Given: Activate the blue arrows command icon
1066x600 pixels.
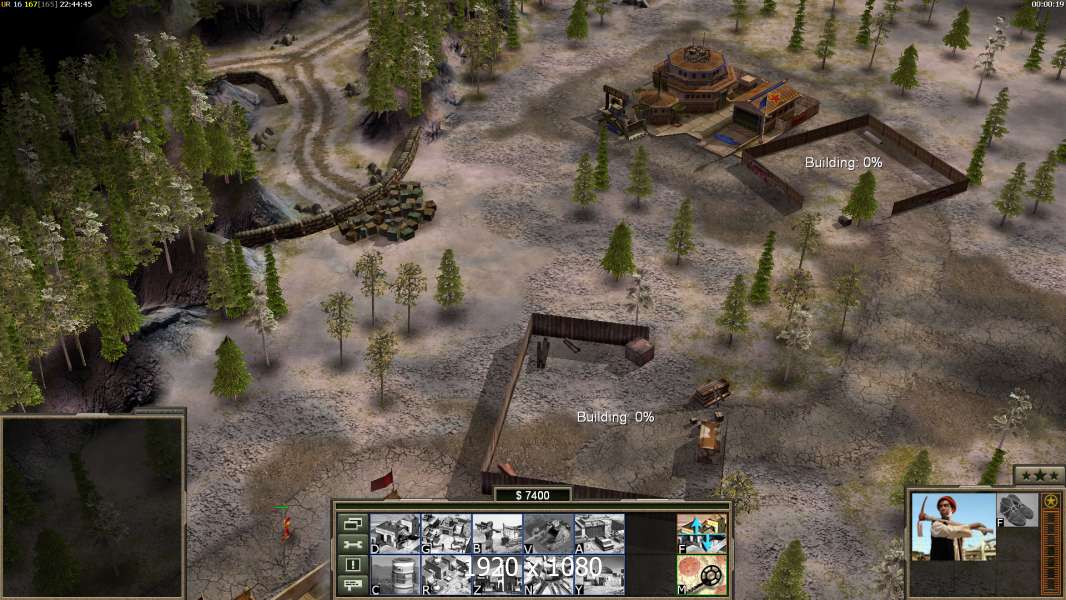Looking at the screenshot, I should click(x=702, y=533).
